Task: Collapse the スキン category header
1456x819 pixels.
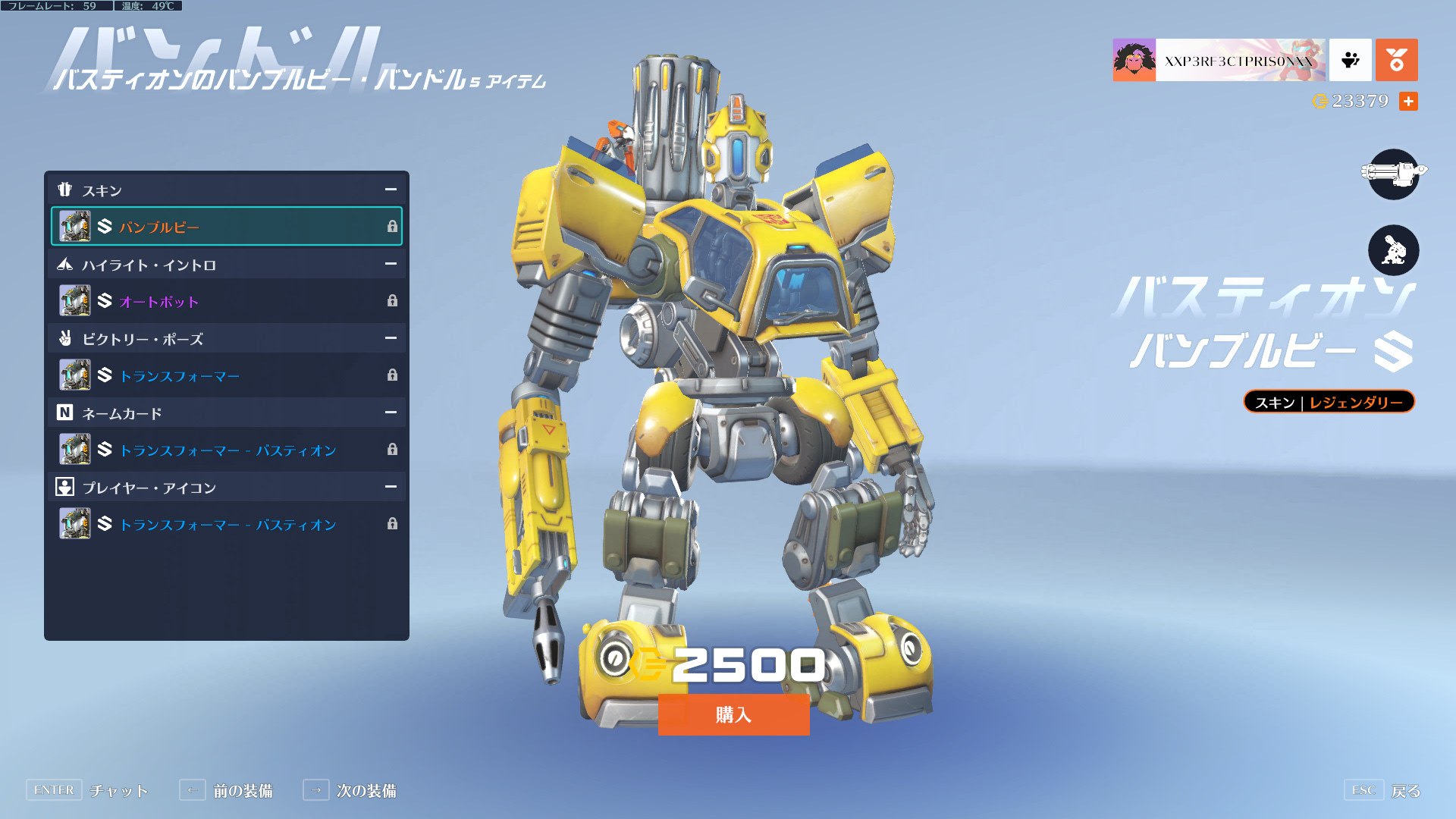Action: point(391,190)
